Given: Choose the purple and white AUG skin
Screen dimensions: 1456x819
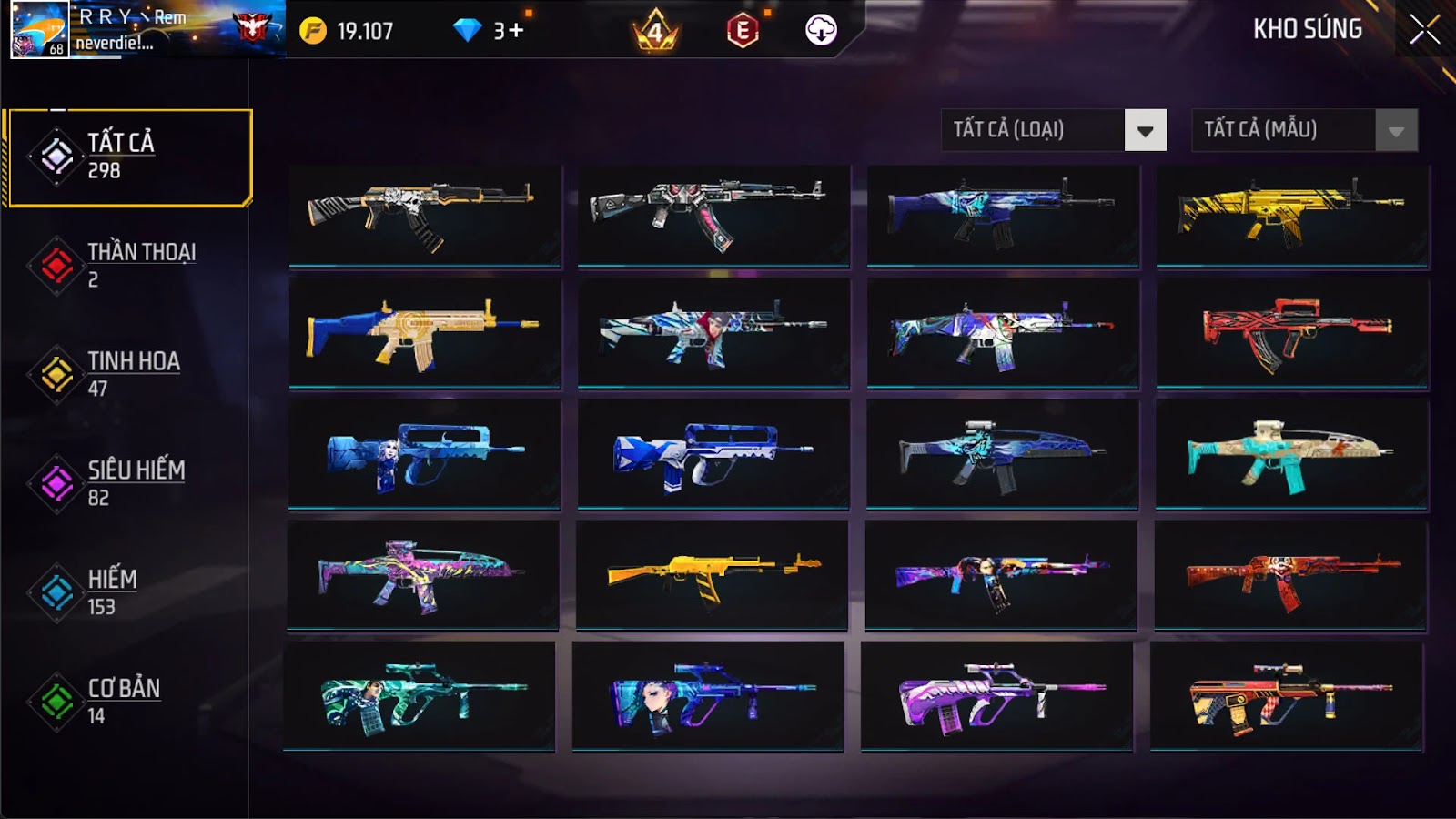Looking at the screenshot, I should coord(997,697).
